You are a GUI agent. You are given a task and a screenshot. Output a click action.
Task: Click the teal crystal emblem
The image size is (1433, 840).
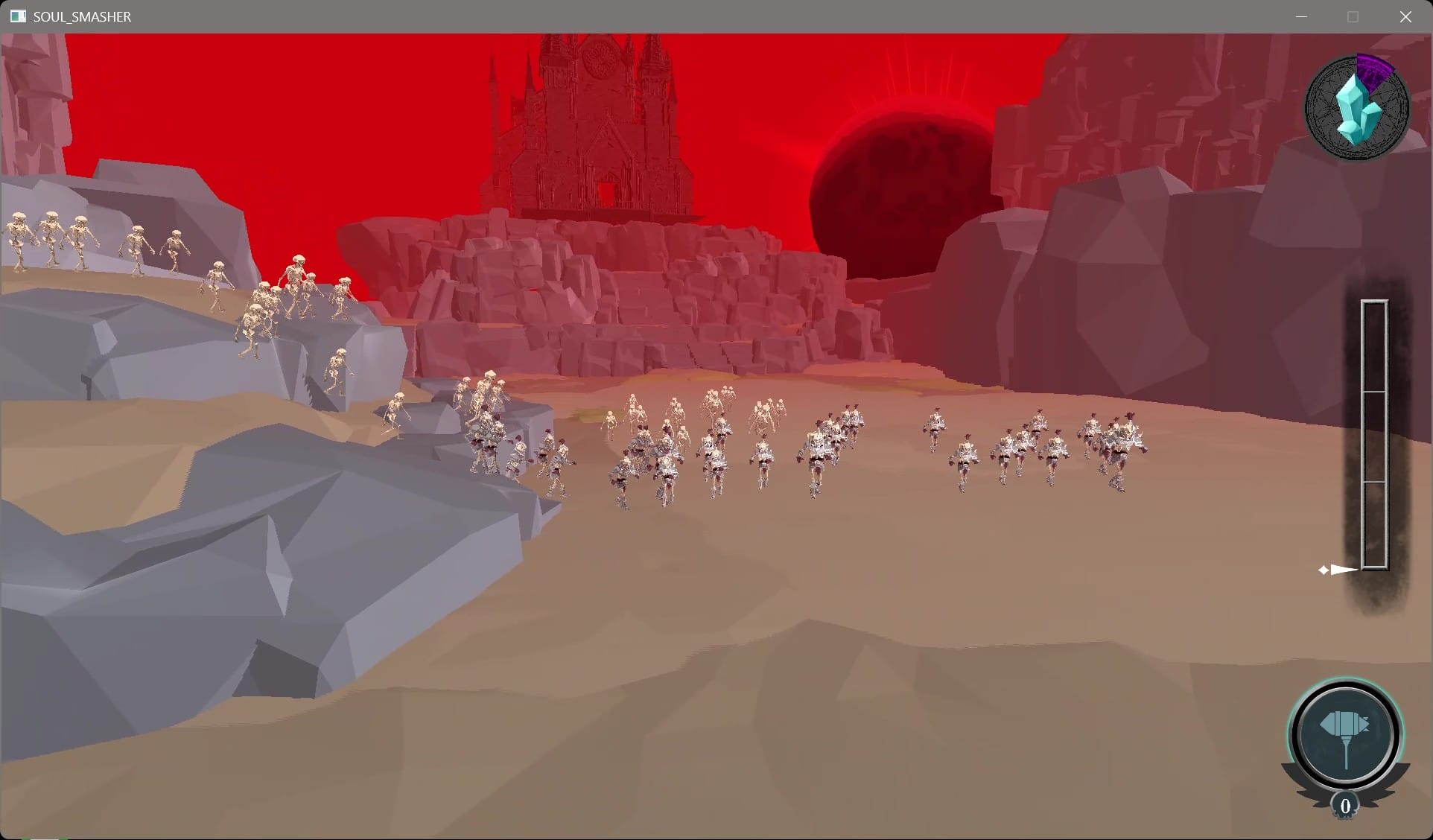tap(1357, 109)
